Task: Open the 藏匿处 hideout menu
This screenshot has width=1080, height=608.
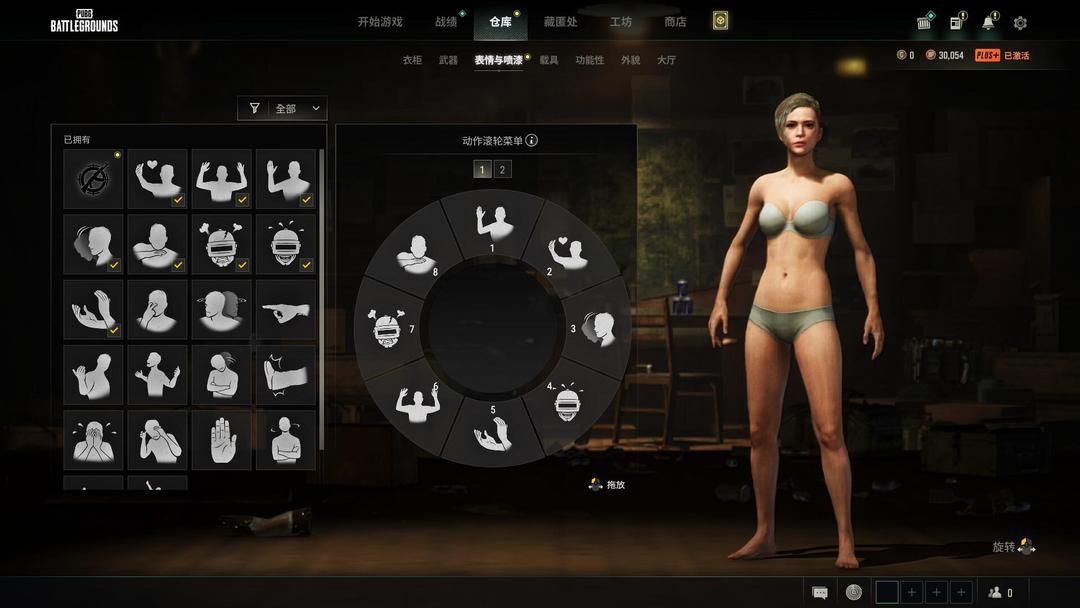Action: pyautogui.click(x=560, y=22)
